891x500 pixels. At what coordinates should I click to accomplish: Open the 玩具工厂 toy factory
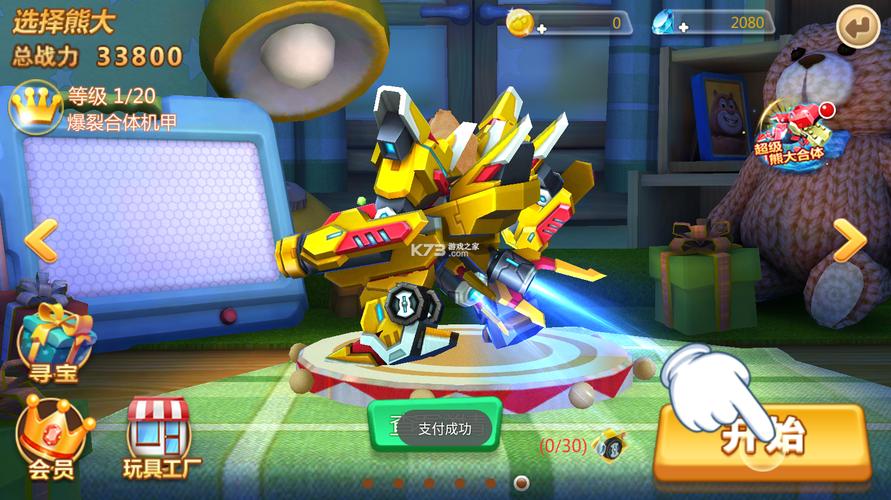[158, 437]
